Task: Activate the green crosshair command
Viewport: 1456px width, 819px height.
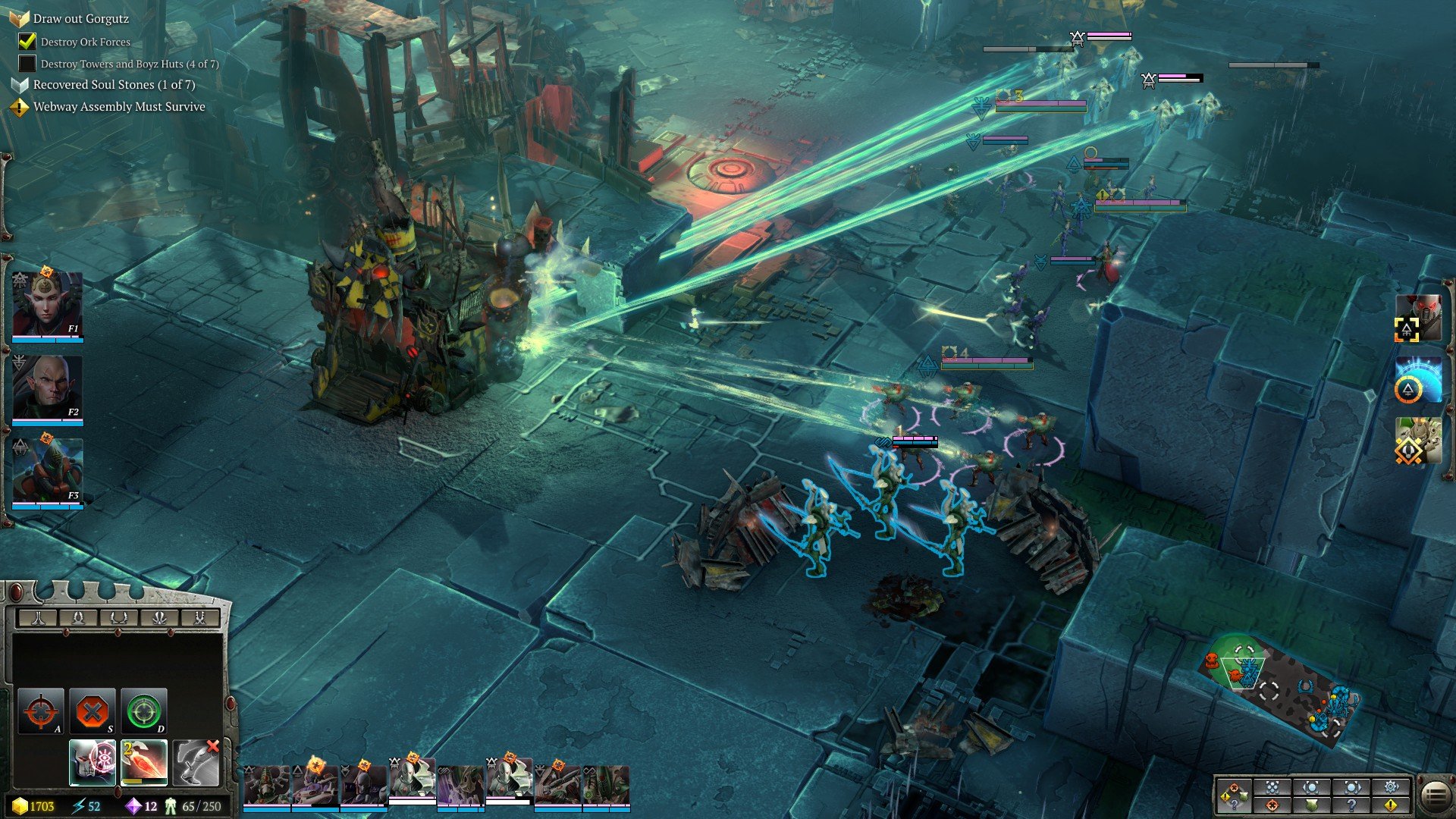Action: point(143,711)
